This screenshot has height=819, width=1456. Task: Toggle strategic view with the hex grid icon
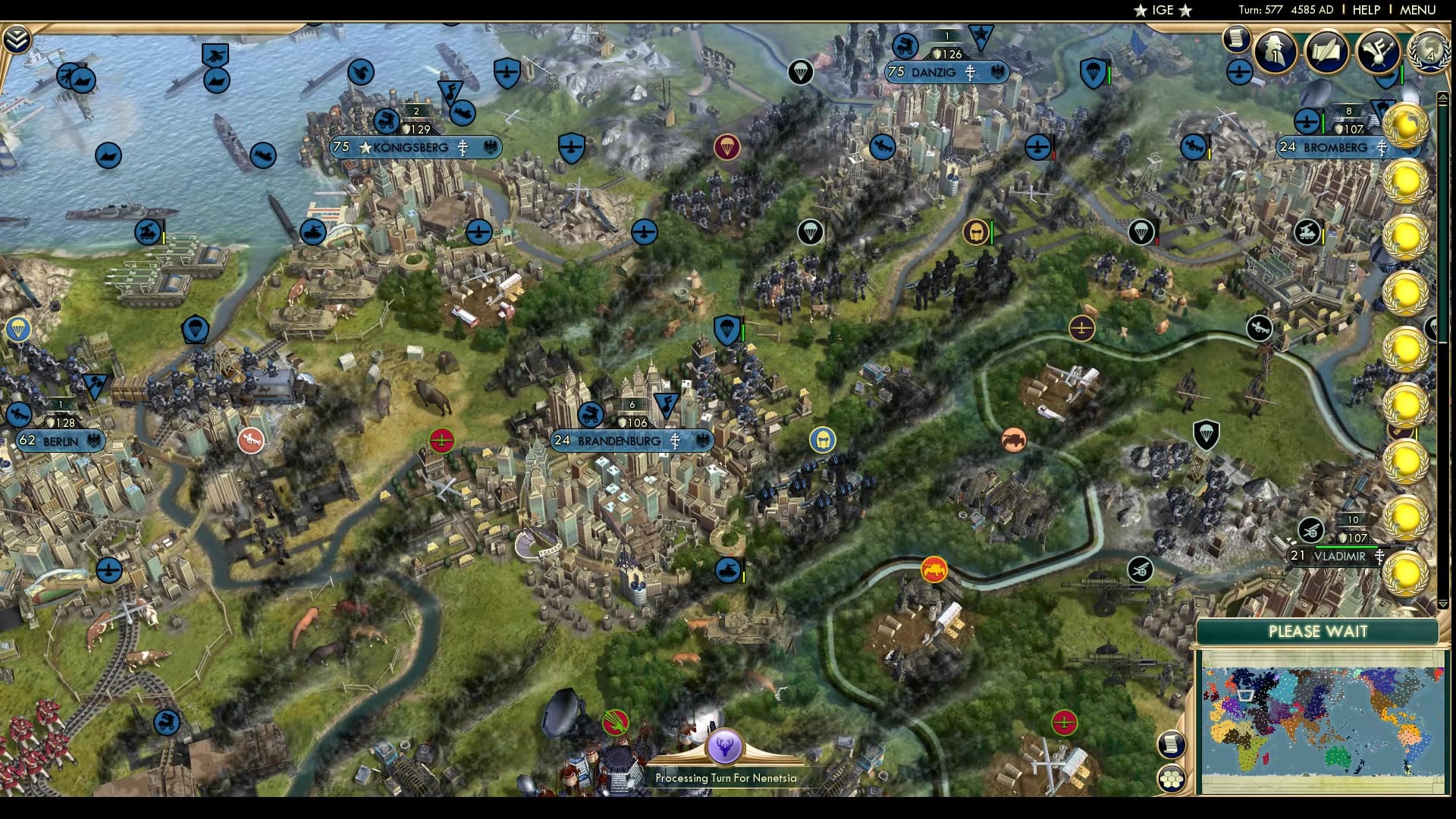pyautogui.click(x=1172, y=777)
